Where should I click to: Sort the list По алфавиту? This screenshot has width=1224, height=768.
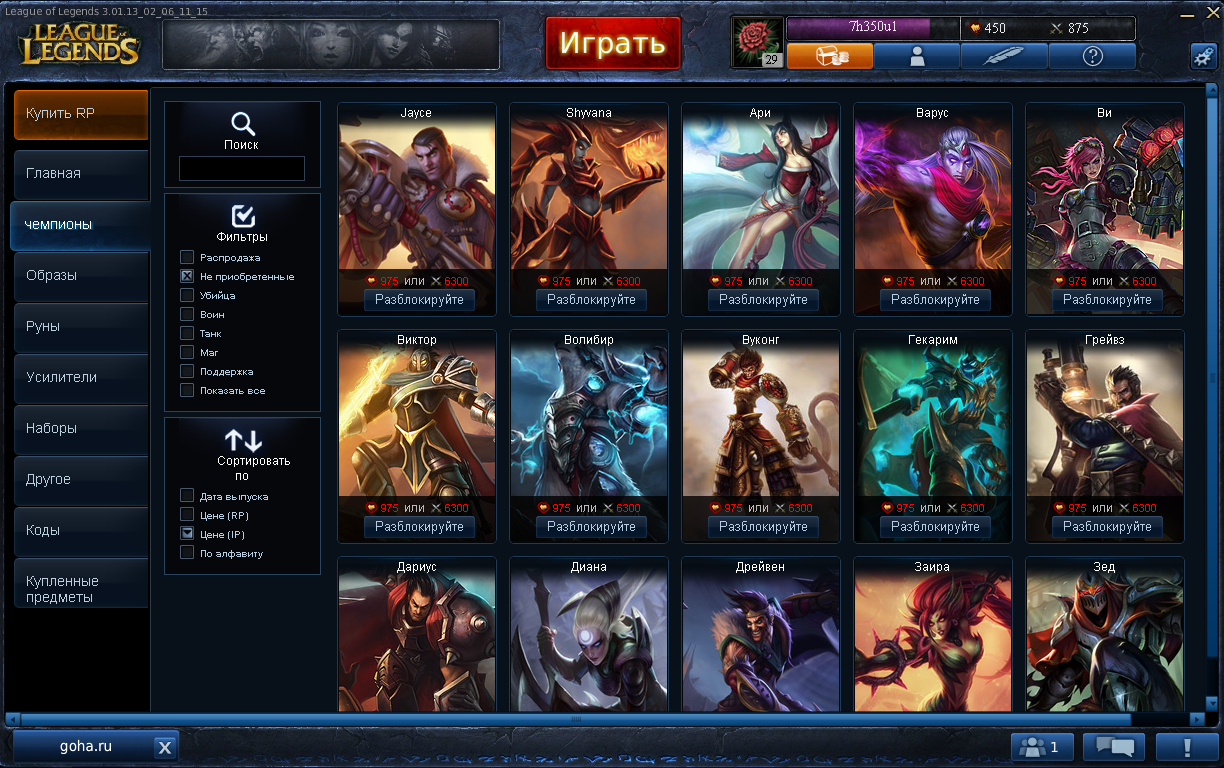[x=187, y=553]
